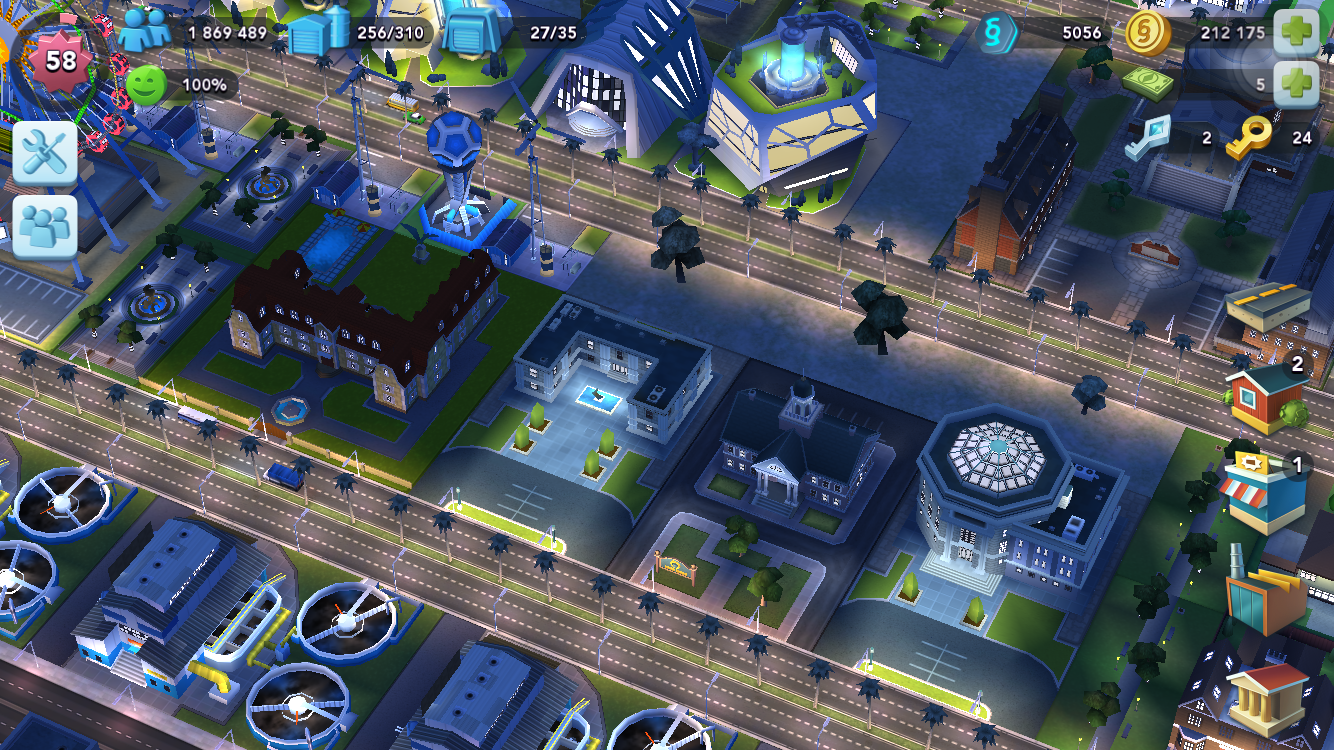Select the golden key icon
The image size is (1334, 750).
point(1249,136)
